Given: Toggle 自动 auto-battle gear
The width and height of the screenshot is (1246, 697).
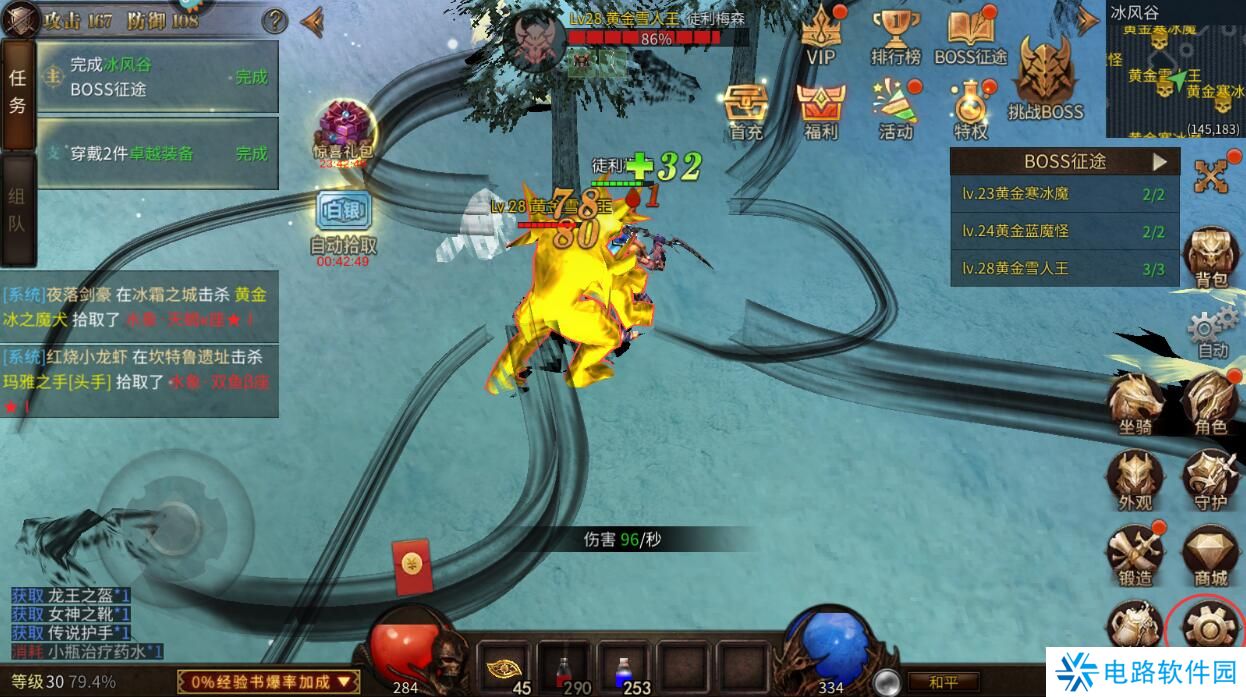Looking at the screenshot, I should pyautogui.click(x=1212, y=330).
